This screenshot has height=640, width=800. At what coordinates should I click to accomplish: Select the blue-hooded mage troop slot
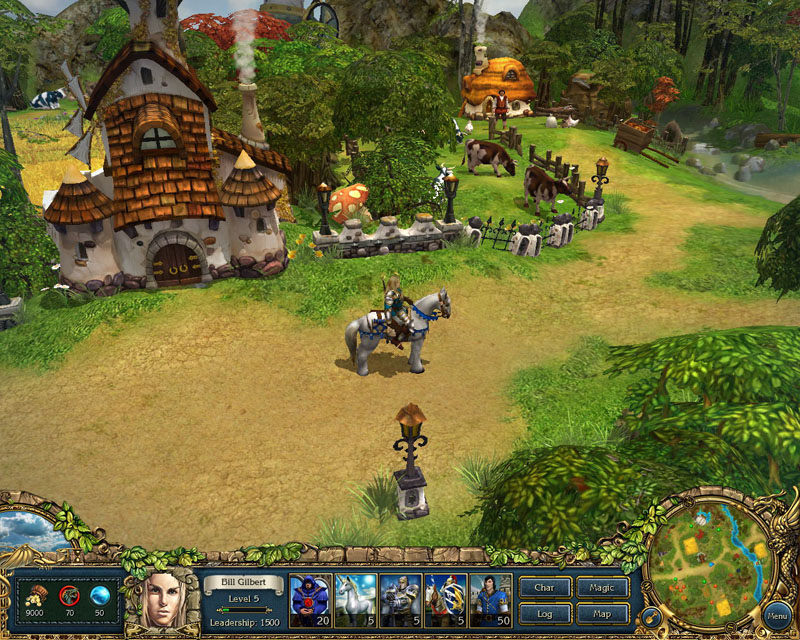tap(309, 600)
